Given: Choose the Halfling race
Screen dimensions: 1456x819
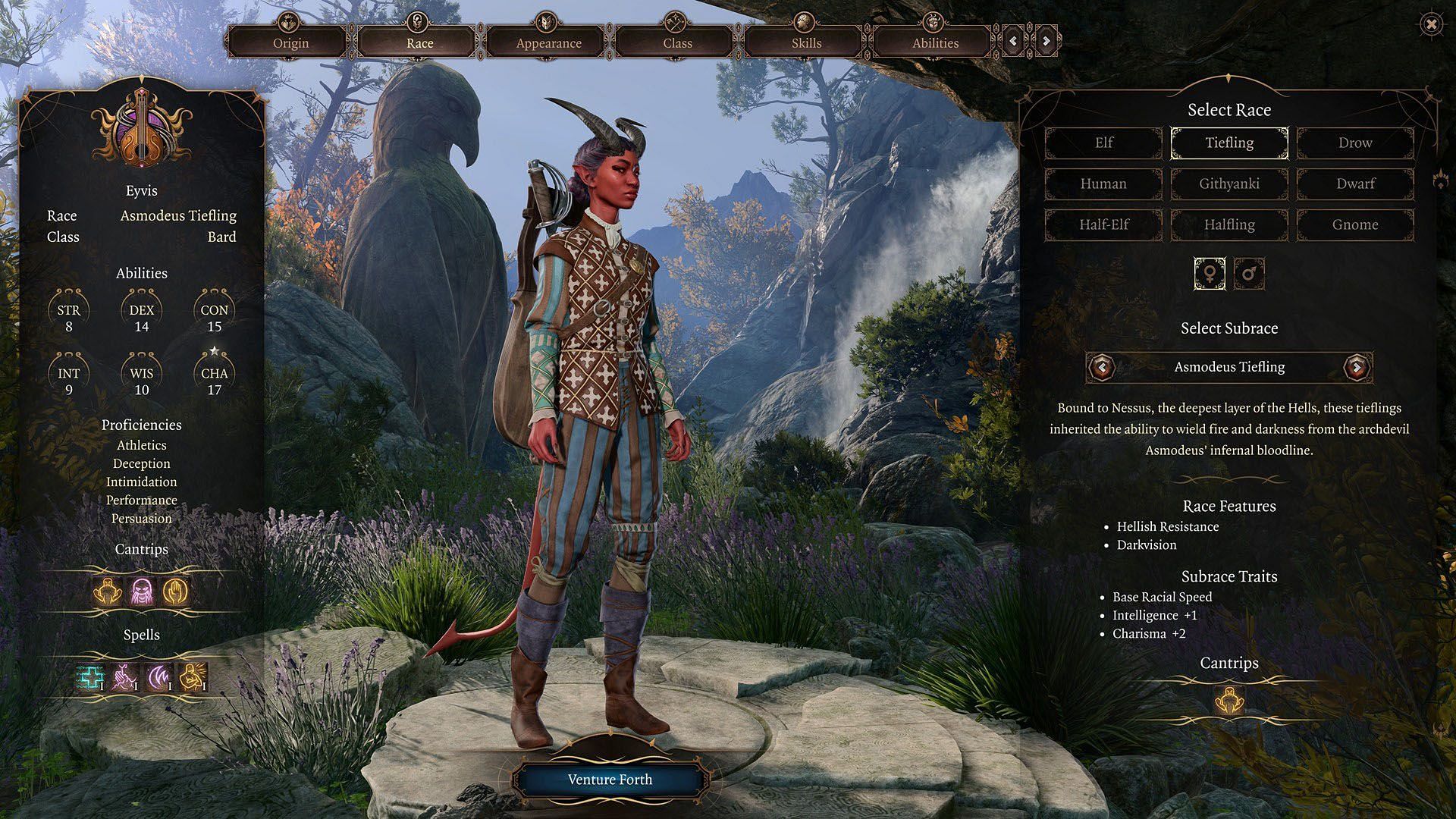Looking at the screenshot, I should [x=1229, y=224].
